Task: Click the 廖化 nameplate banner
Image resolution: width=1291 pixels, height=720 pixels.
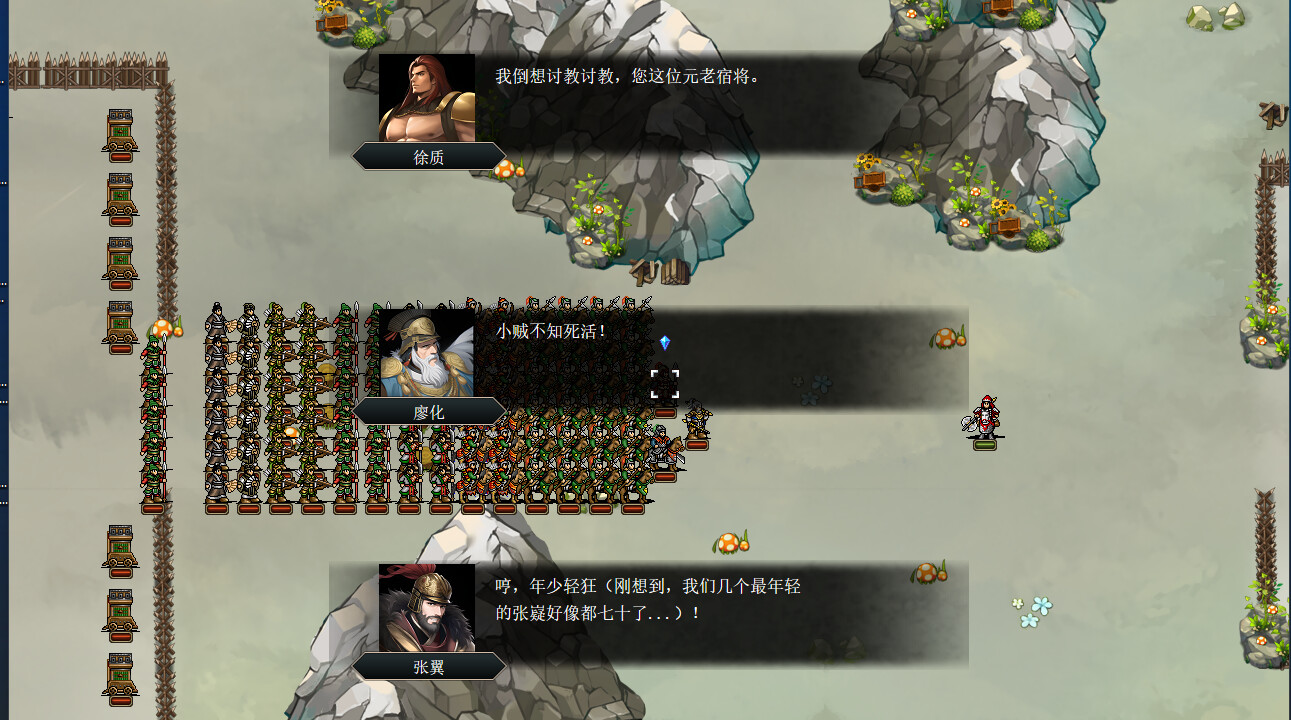Action: (427, 411)
